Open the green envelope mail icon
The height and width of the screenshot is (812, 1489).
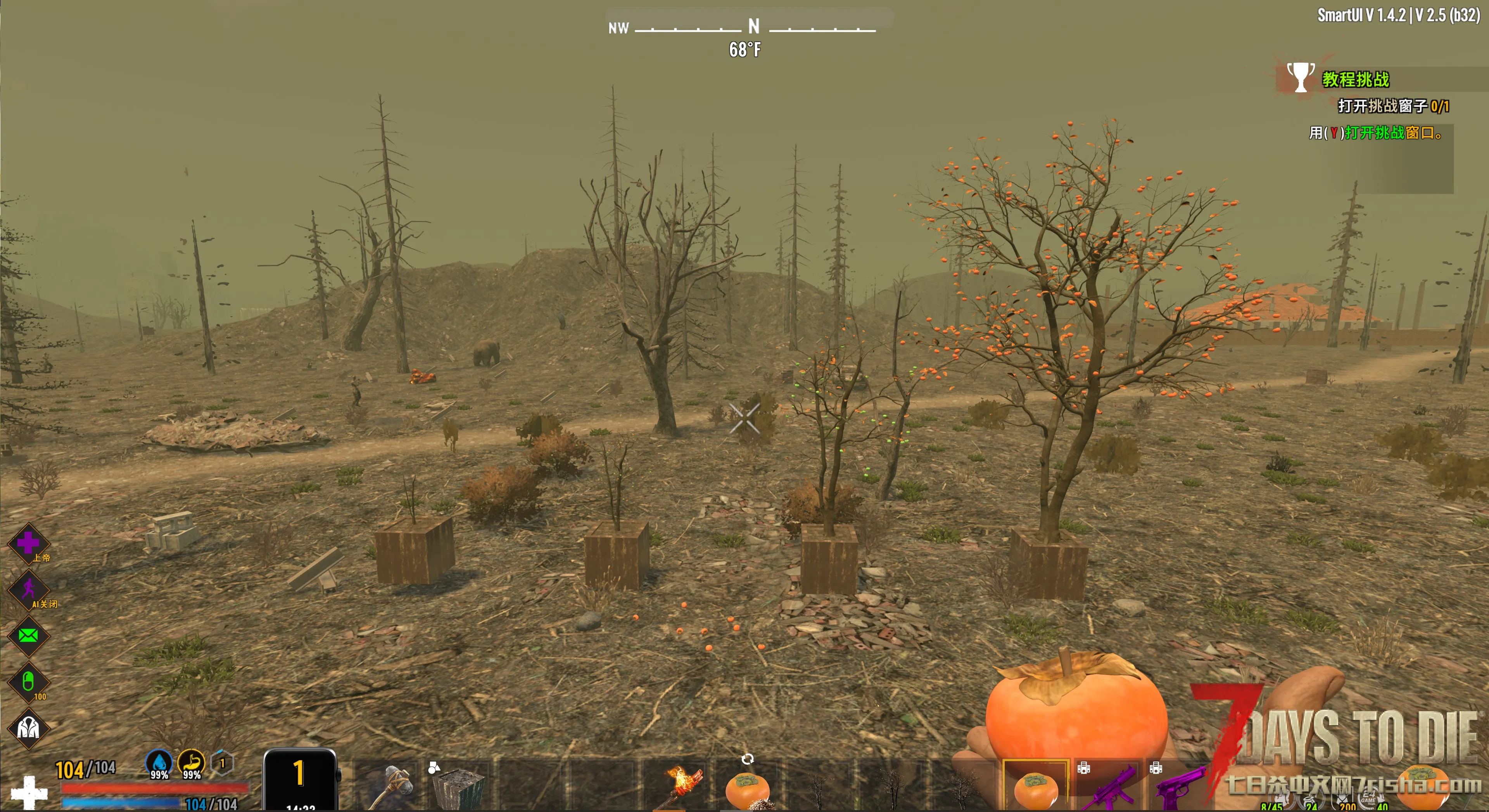tap(28, 636)
